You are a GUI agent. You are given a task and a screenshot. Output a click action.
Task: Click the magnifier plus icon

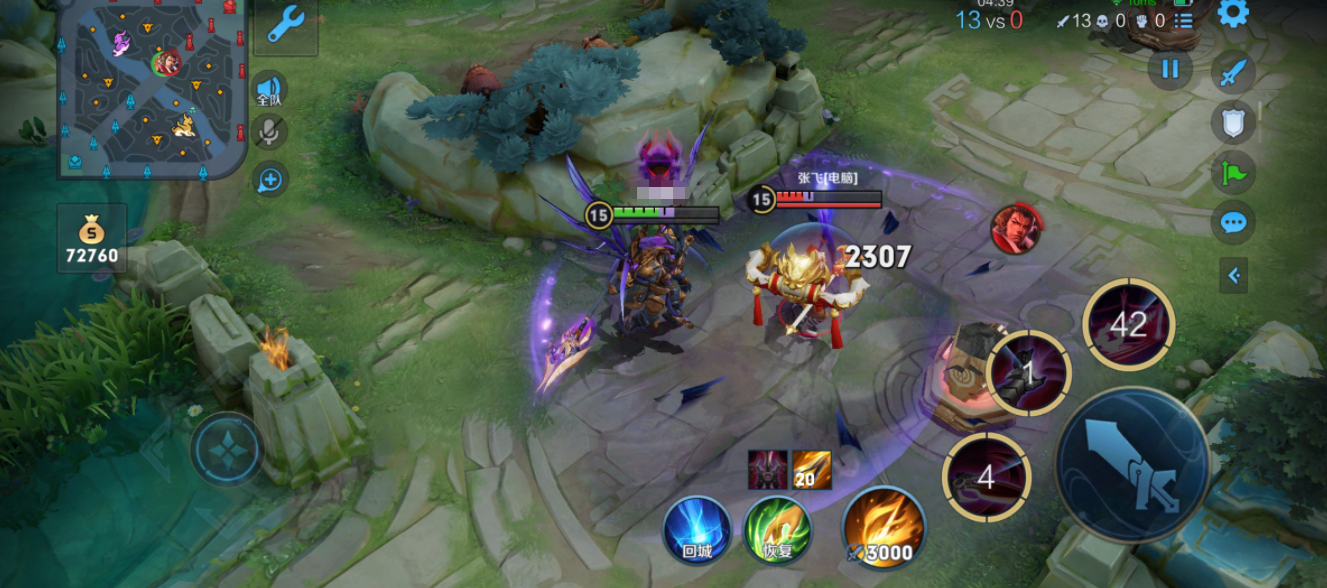[x=269, y=180]
